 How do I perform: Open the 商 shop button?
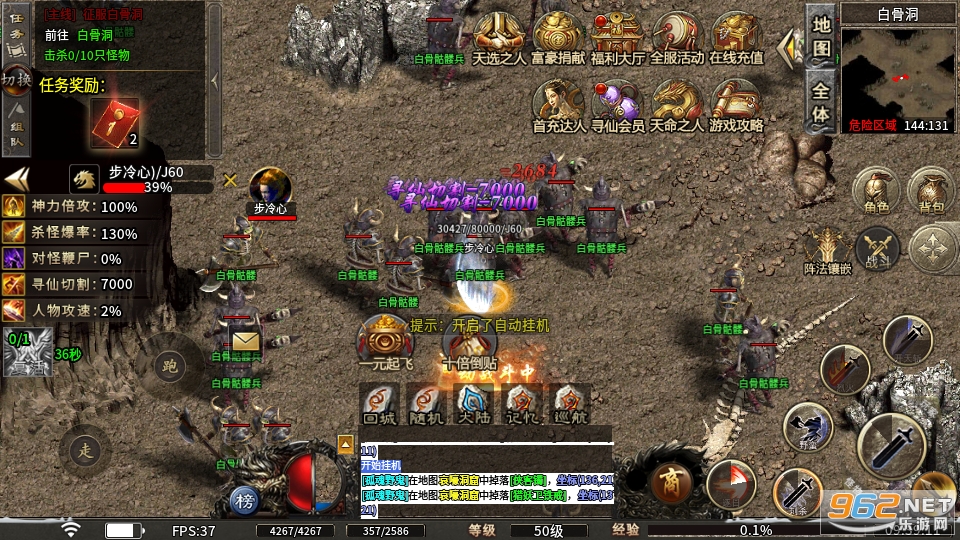pyautogui.click(x=671, y=482)
